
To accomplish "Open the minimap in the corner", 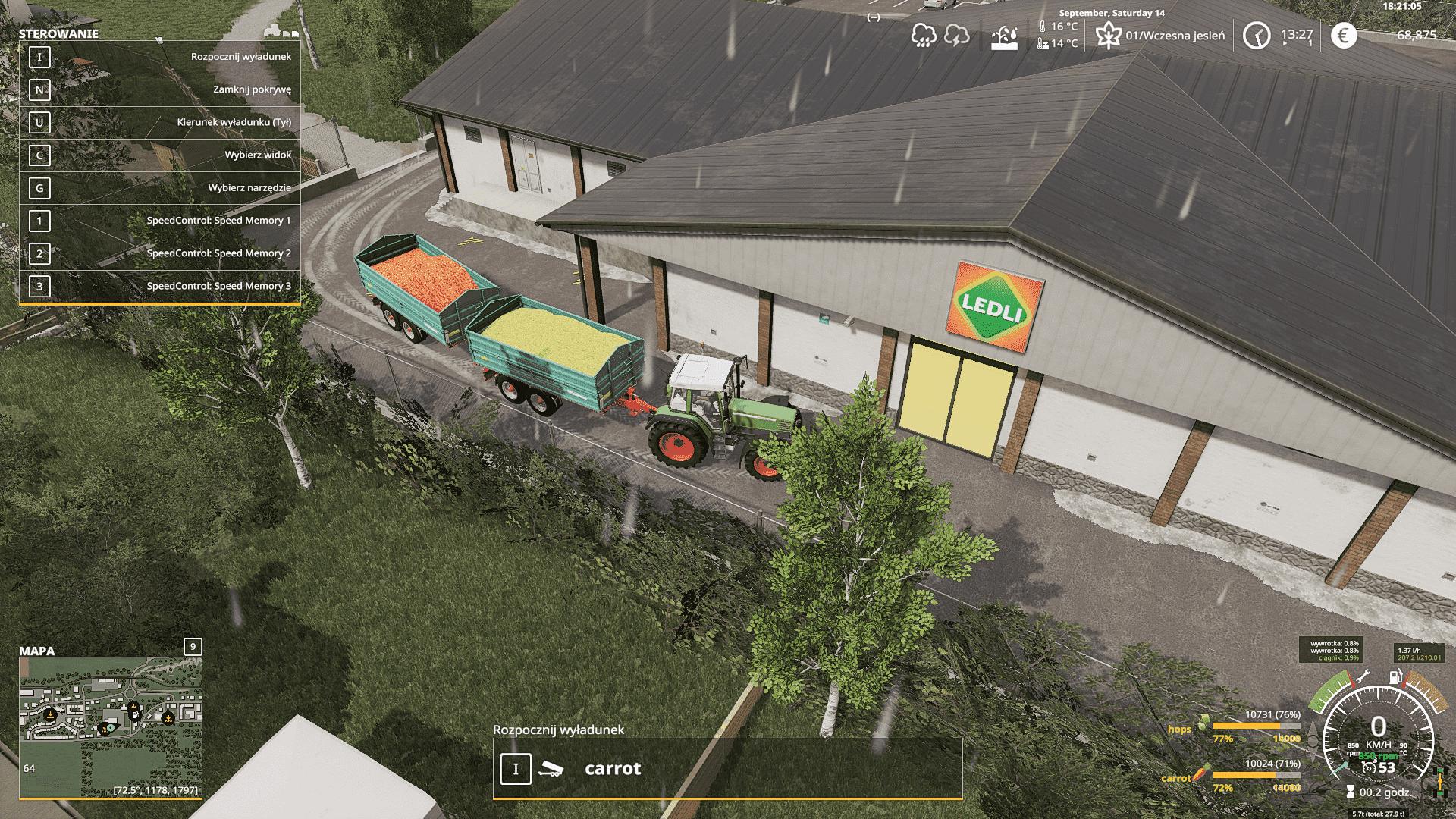I will 111,726.
